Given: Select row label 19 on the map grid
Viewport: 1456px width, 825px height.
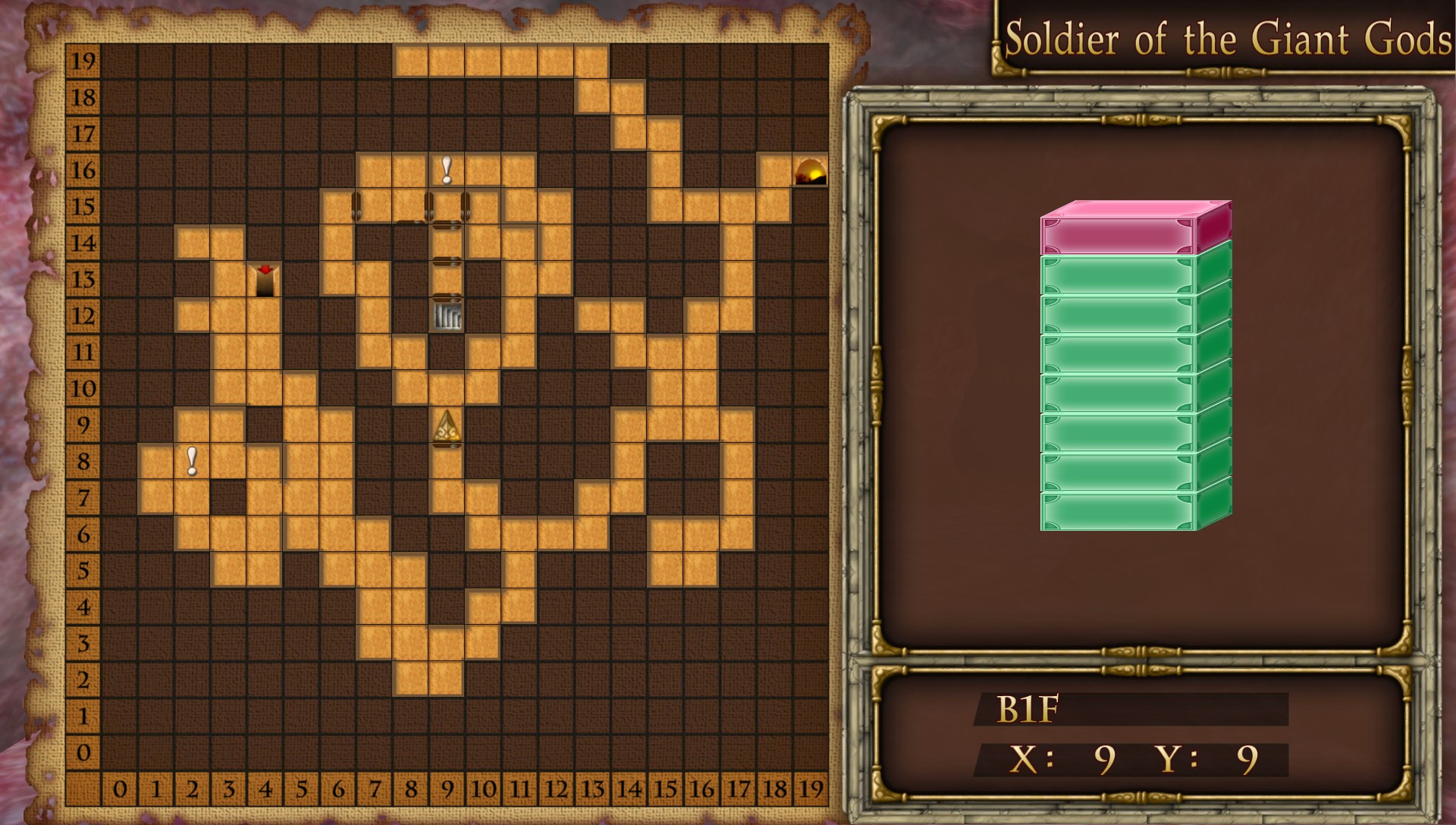Looking at the screenshot, I should click(x=84, y=61).
